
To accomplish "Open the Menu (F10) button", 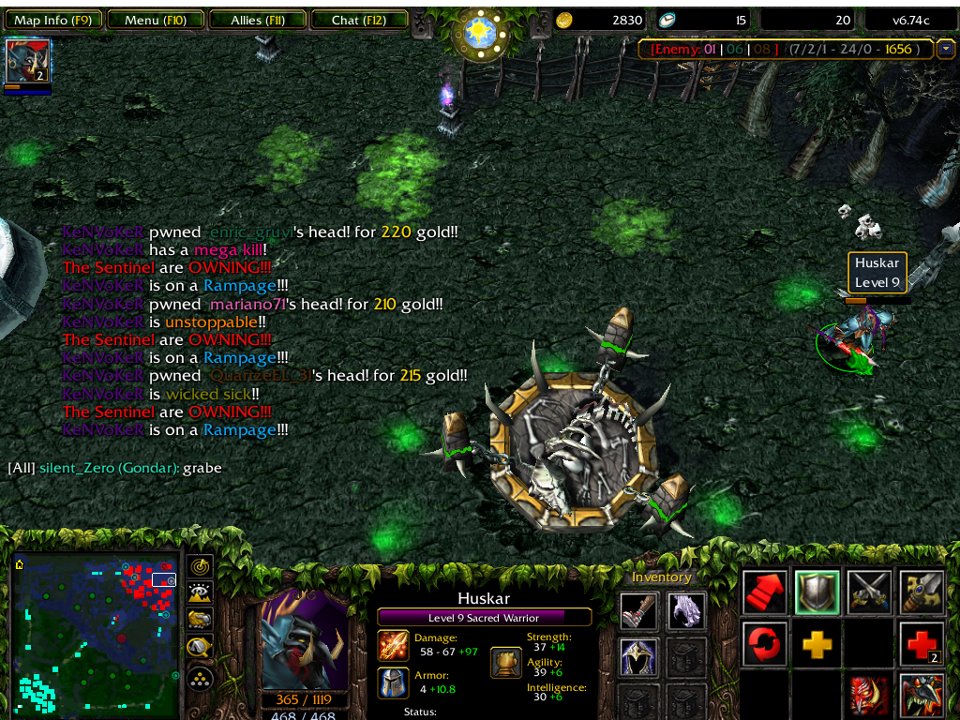I will click(156, 20).
